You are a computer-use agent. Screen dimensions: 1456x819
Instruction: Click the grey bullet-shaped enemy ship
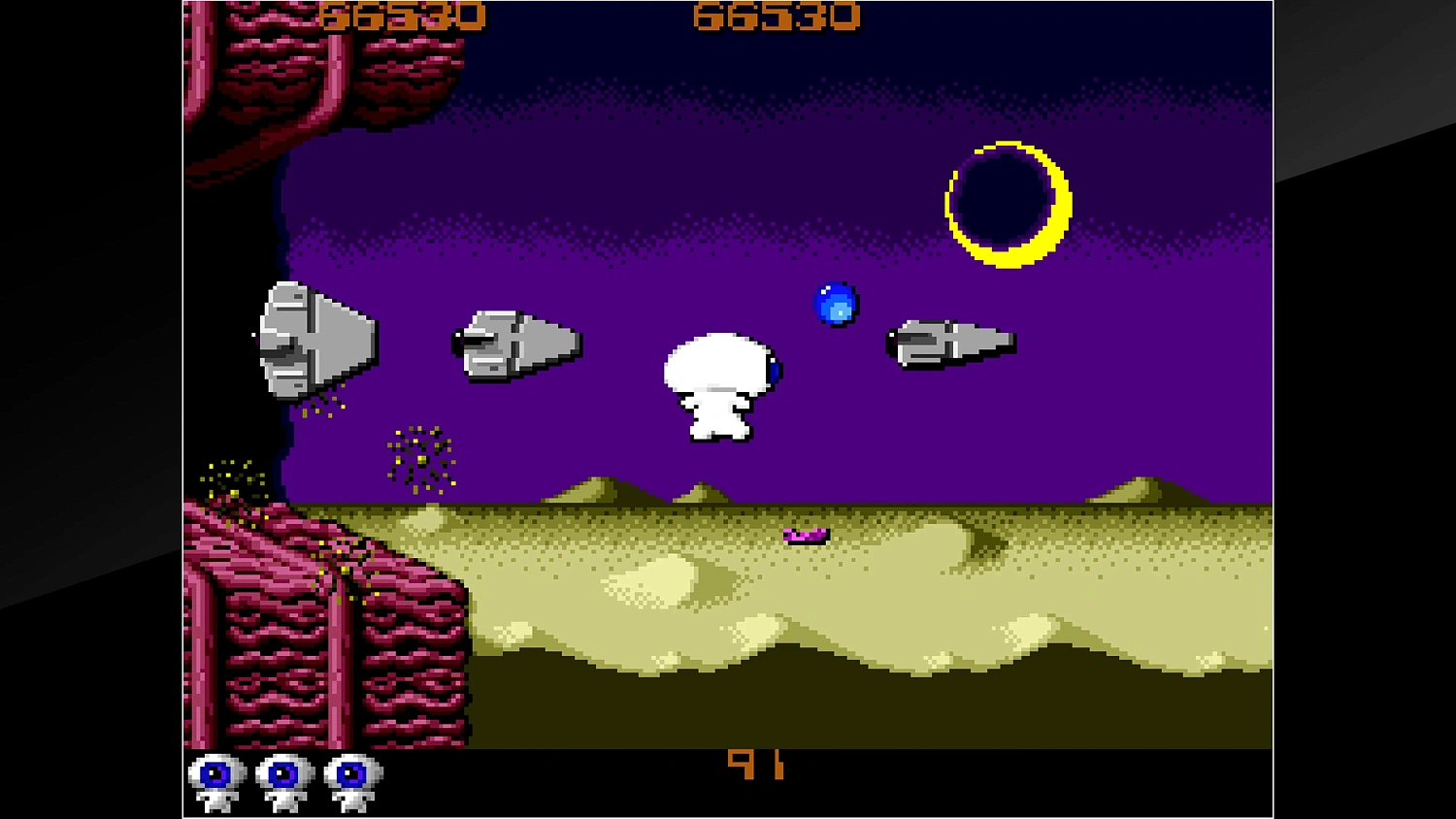(x=514, y=344)
